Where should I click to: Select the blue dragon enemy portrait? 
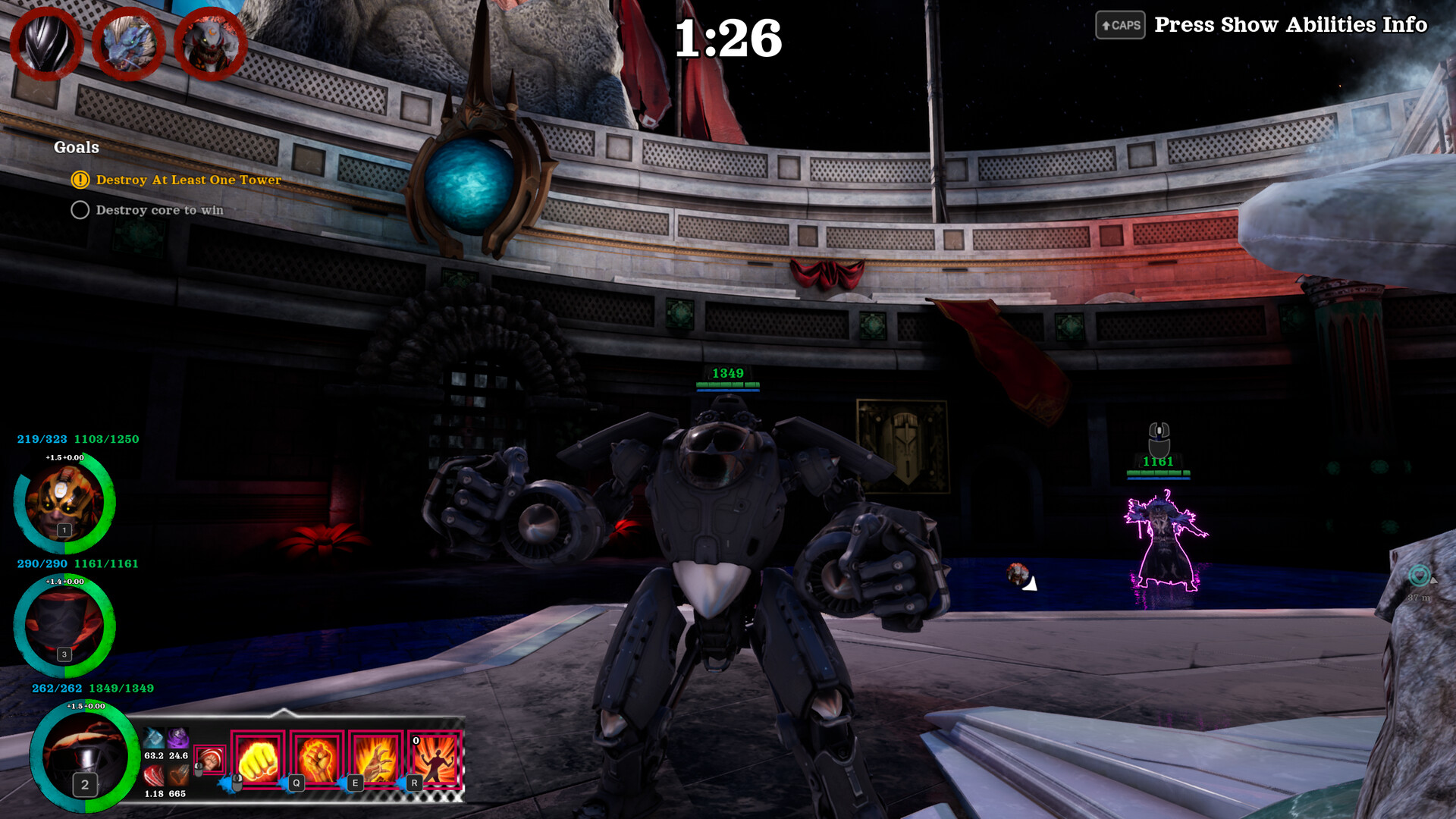(129, 43)
